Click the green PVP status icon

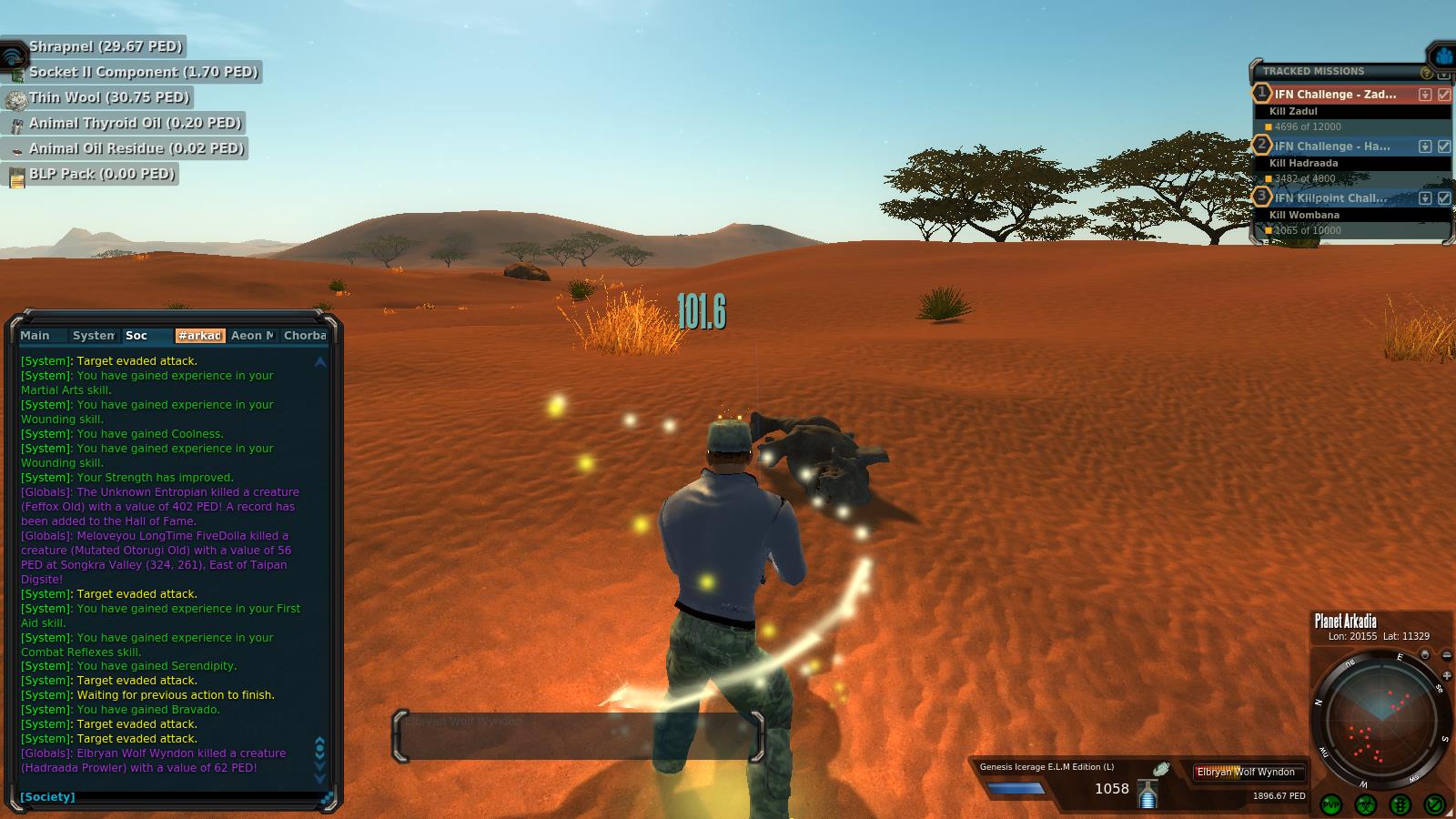[x=1331, y=804]
